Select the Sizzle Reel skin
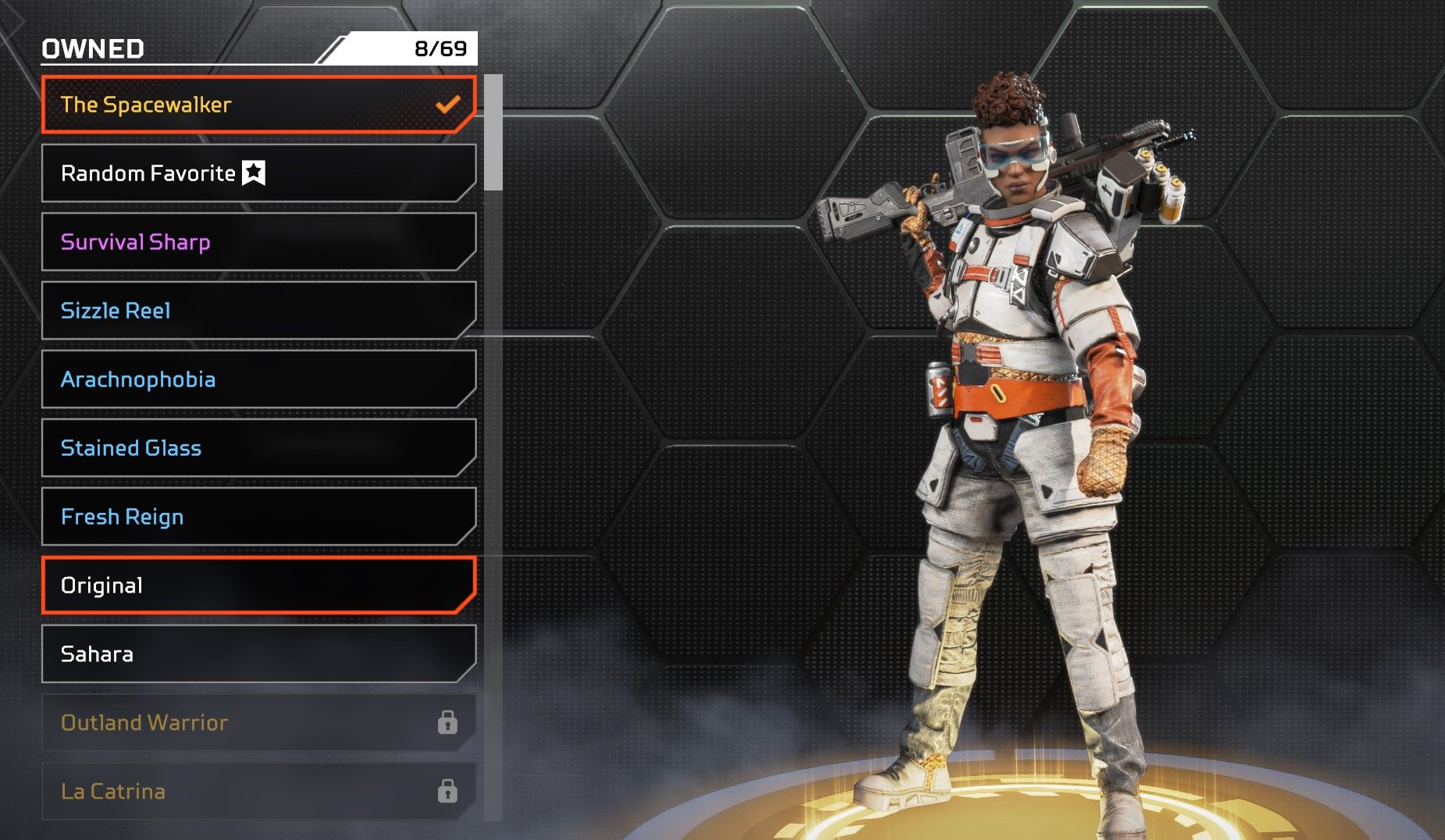Image resolution: width=1445 pixels, height=840 pixels. pos(258,311)
